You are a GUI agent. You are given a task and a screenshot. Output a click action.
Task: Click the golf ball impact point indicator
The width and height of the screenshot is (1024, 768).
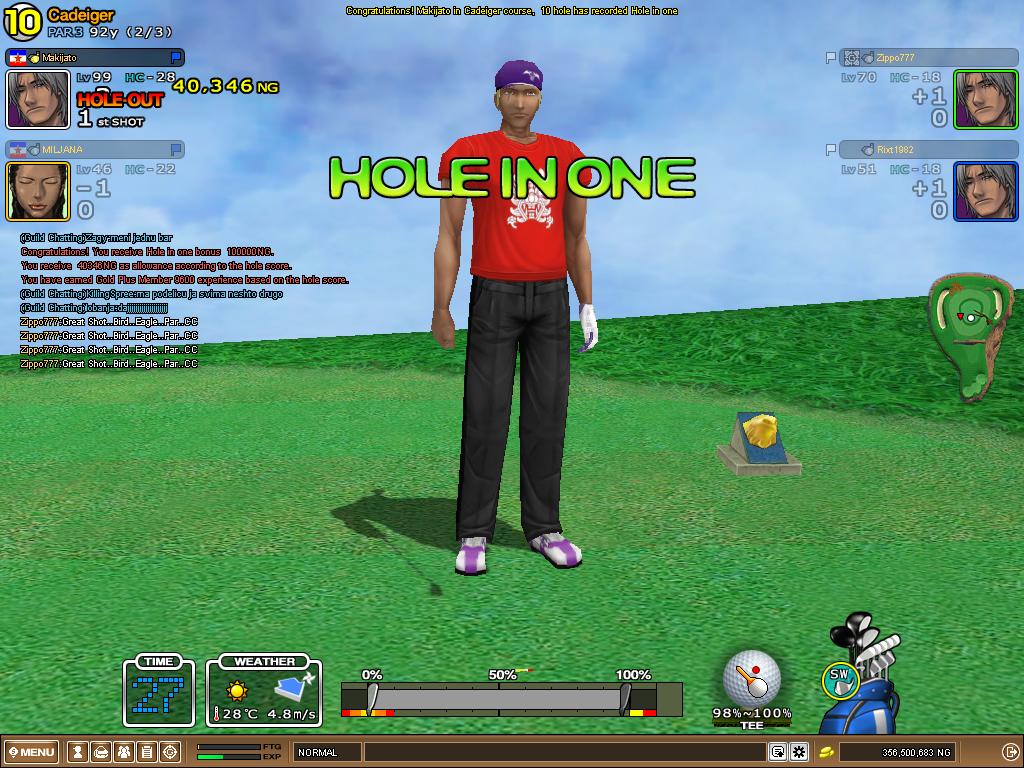point(752,678)
